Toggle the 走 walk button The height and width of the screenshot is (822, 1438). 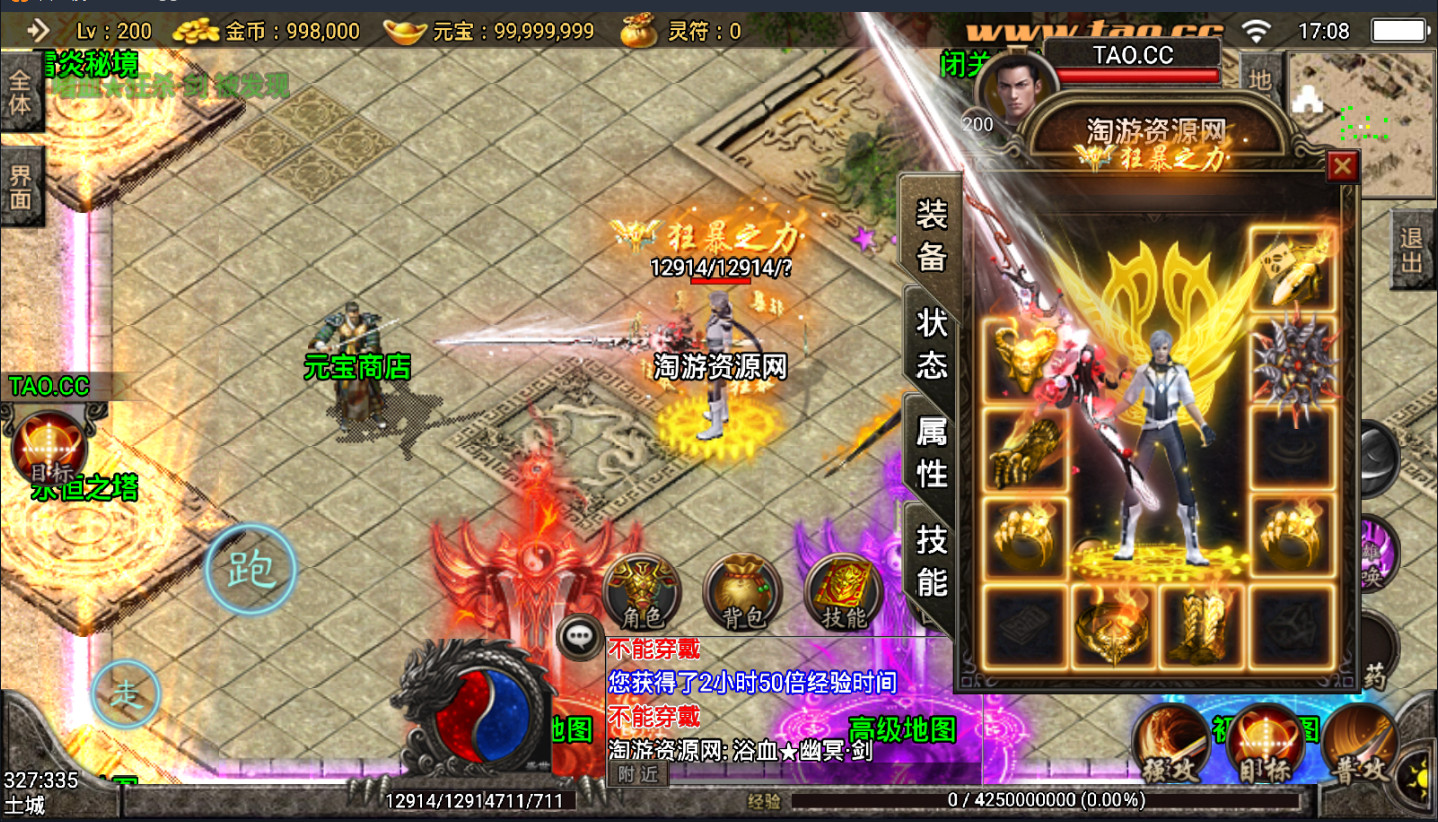click(x=126, y=694)
